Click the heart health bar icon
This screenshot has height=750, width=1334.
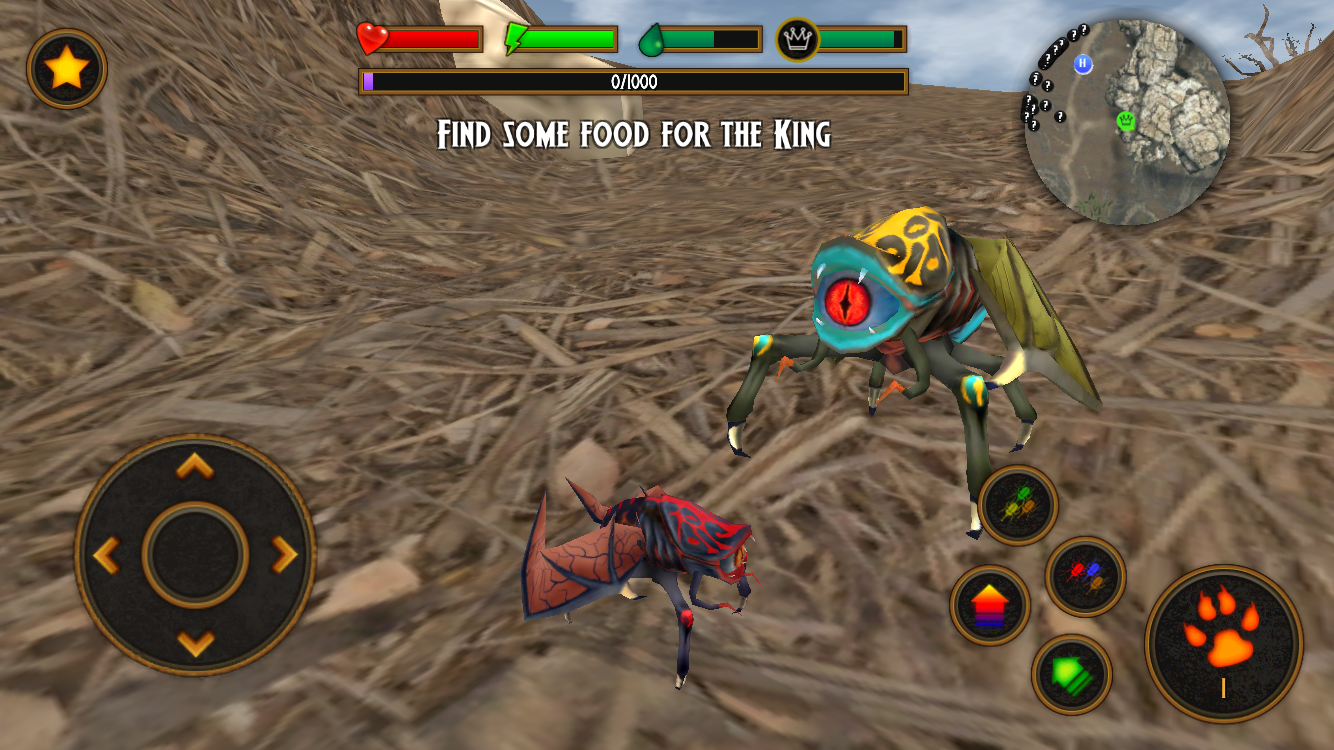click(x=371, y=39)
